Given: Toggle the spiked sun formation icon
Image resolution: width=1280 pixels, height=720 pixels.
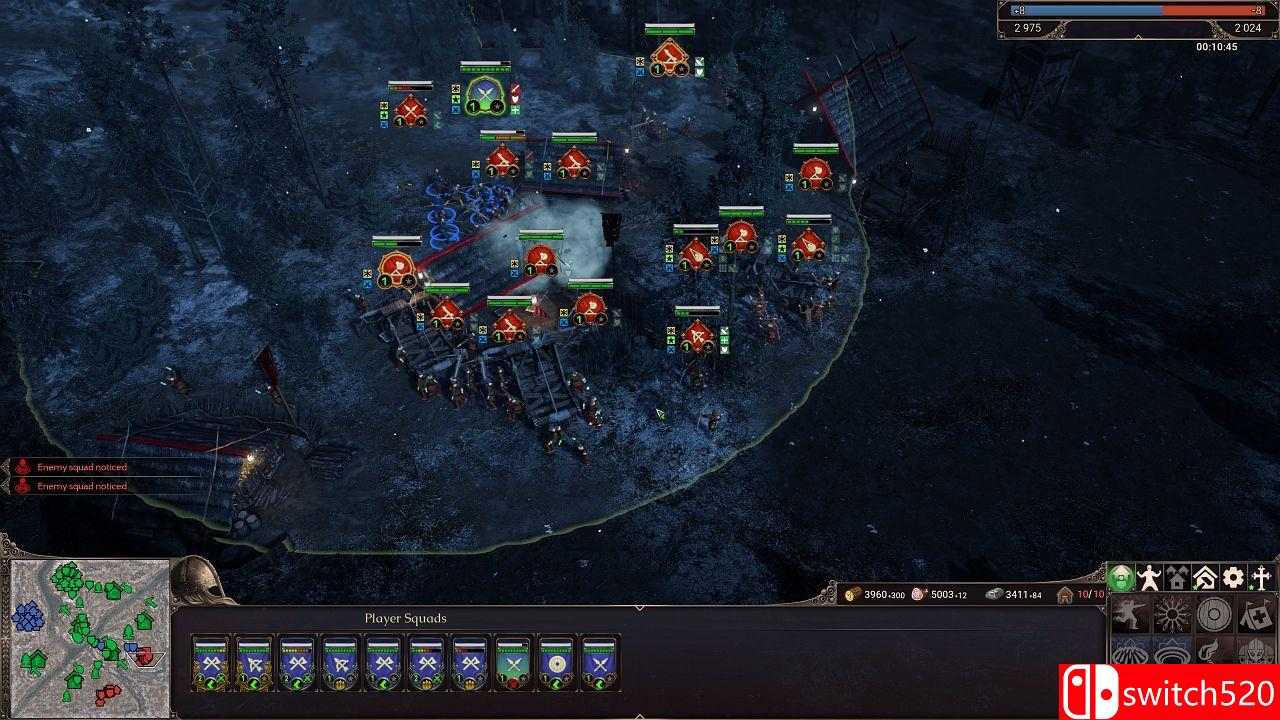Looking at the screenshot, I should (1169, 613).
